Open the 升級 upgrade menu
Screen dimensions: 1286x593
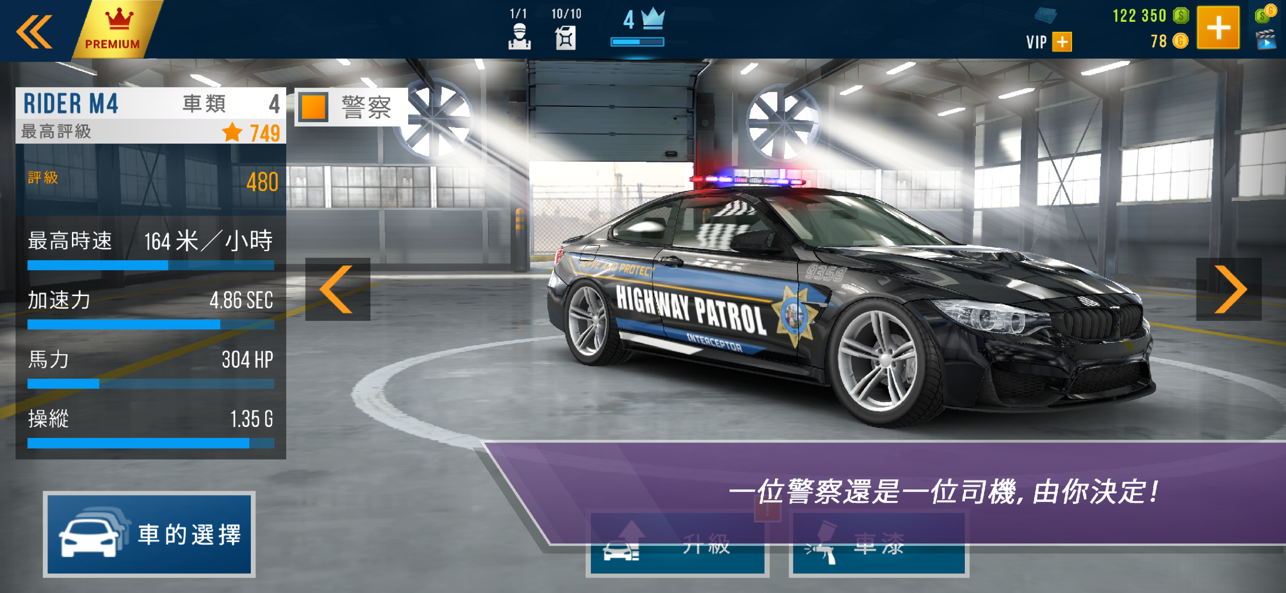click(677, 545)
